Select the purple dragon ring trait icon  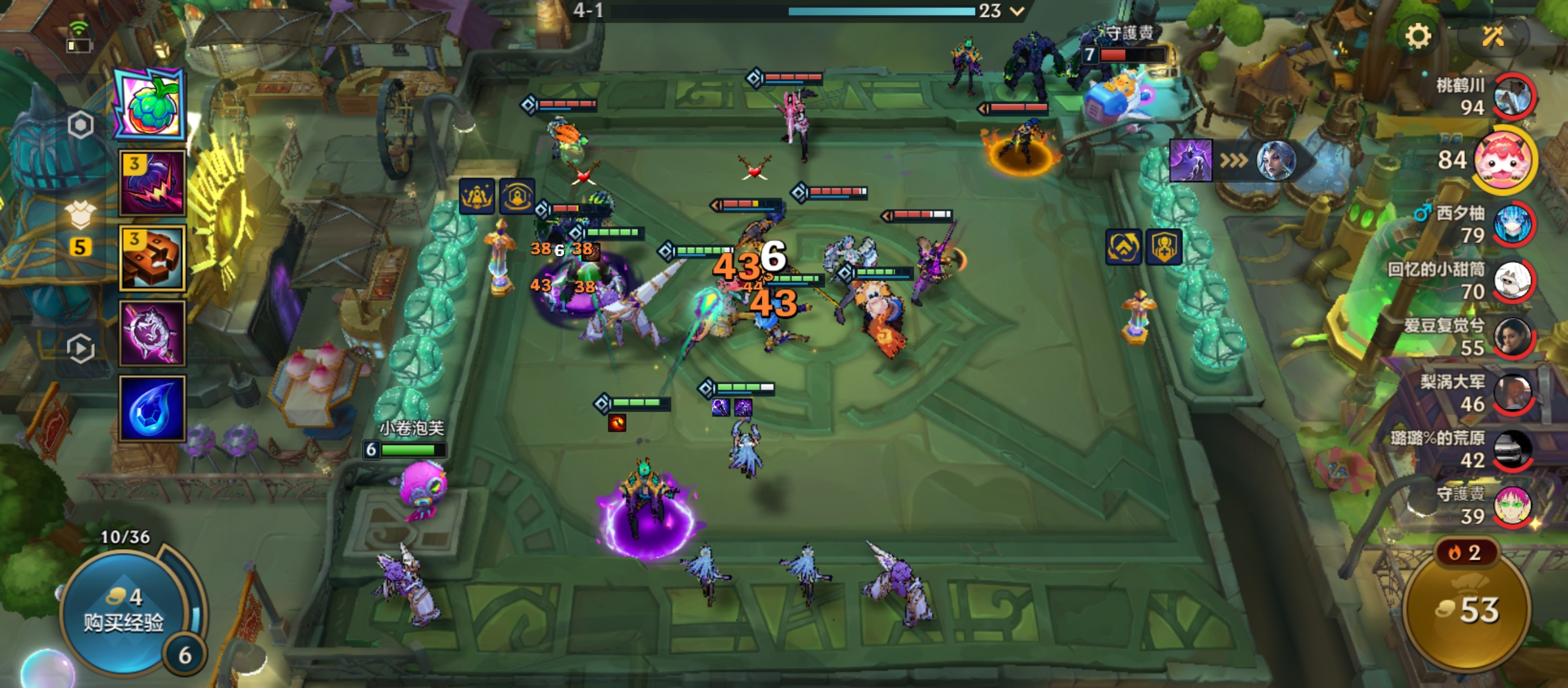click(152, 333)
